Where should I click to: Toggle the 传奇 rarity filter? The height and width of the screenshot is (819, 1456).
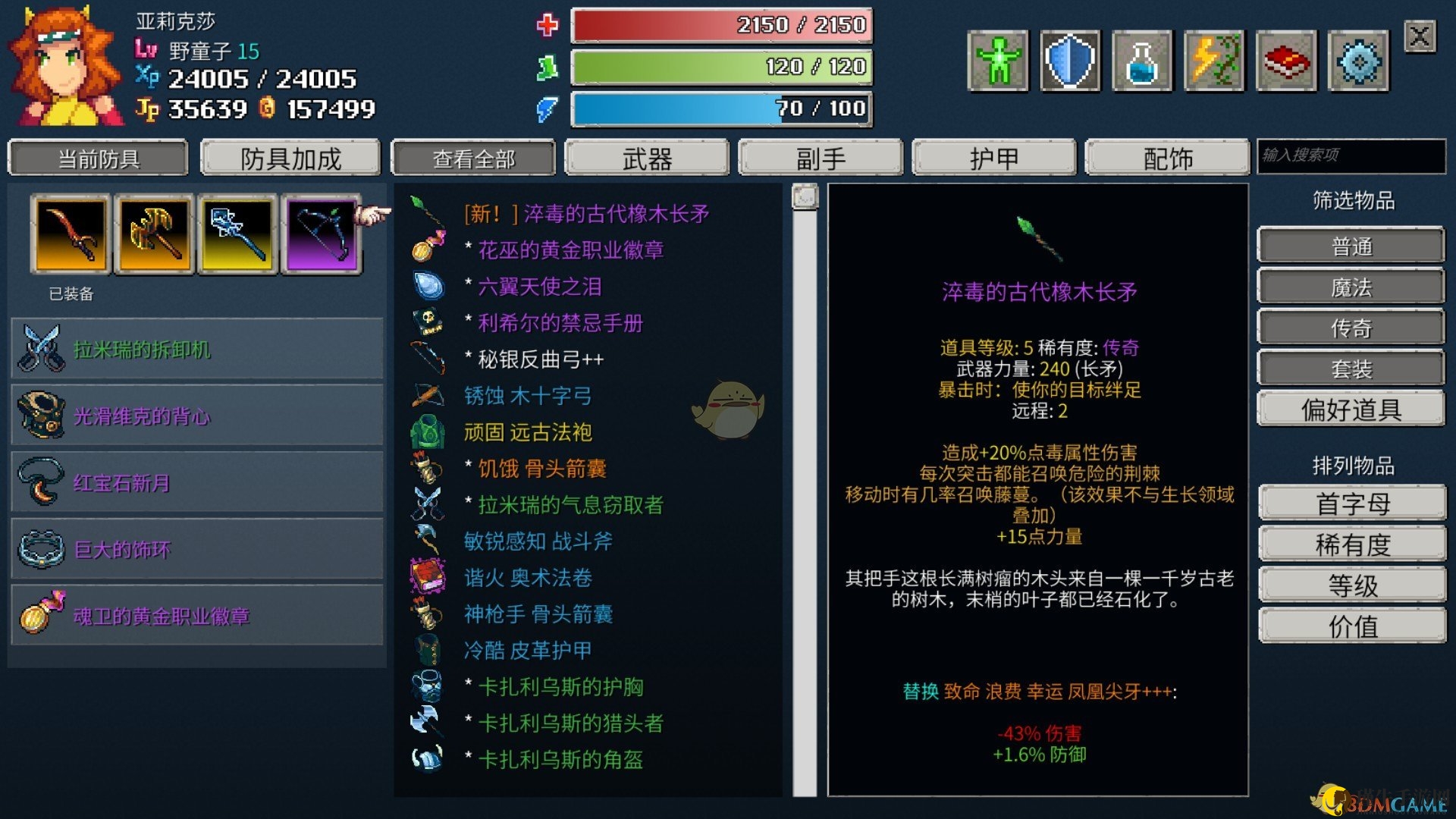1351,327
